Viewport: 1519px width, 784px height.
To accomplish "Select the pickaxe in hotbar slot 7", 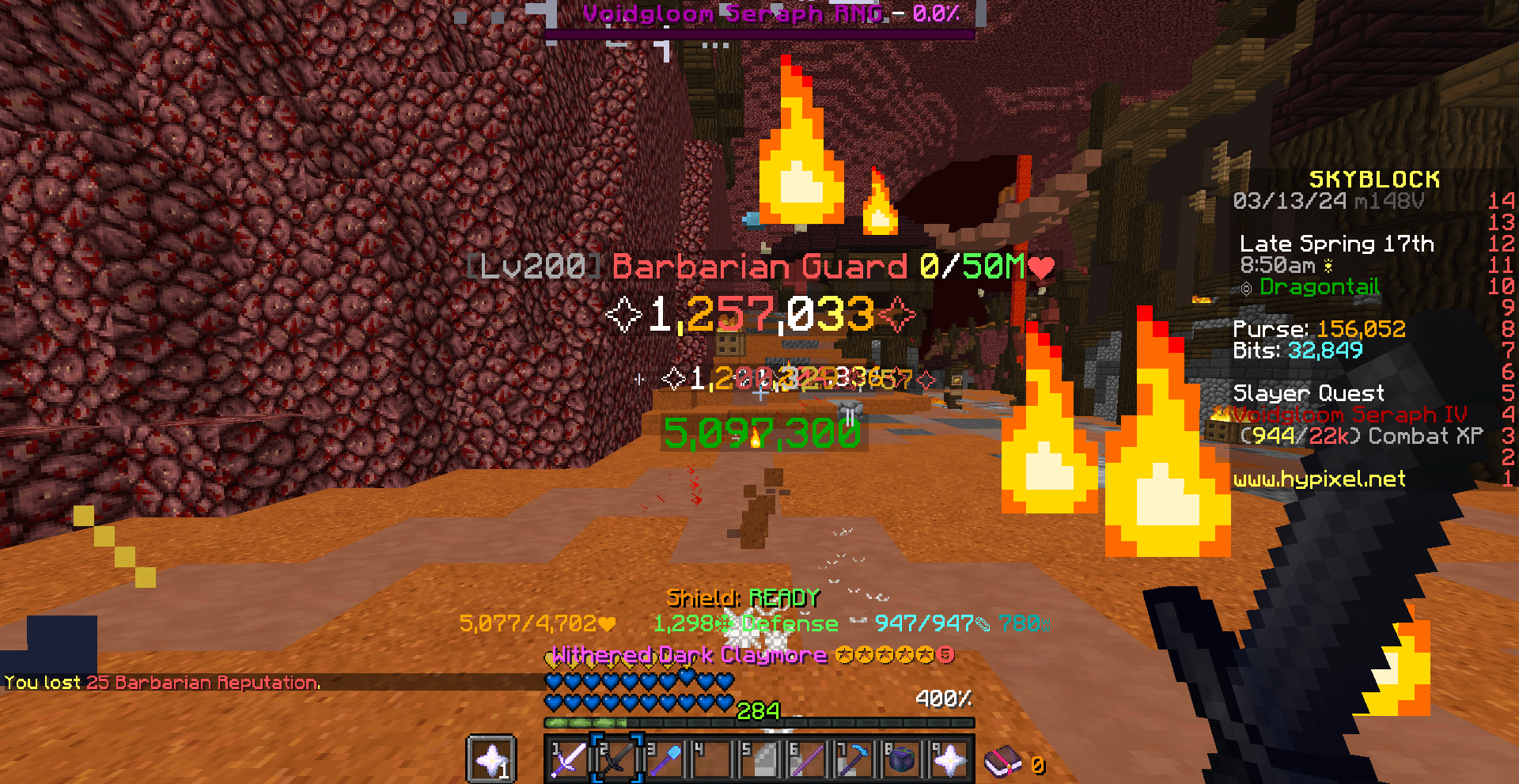I will pos(853,761).
